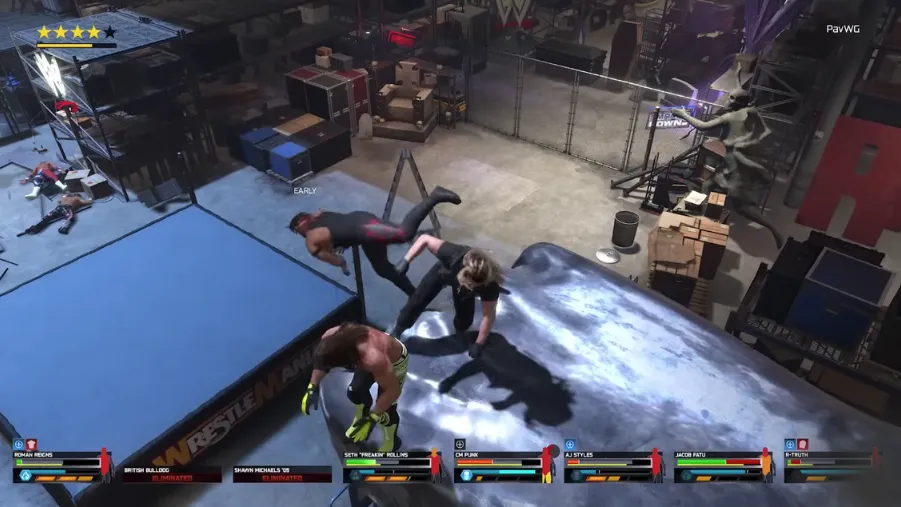Select the eliminated Shawn Michaels '05 panel

(x=281, y=473)
